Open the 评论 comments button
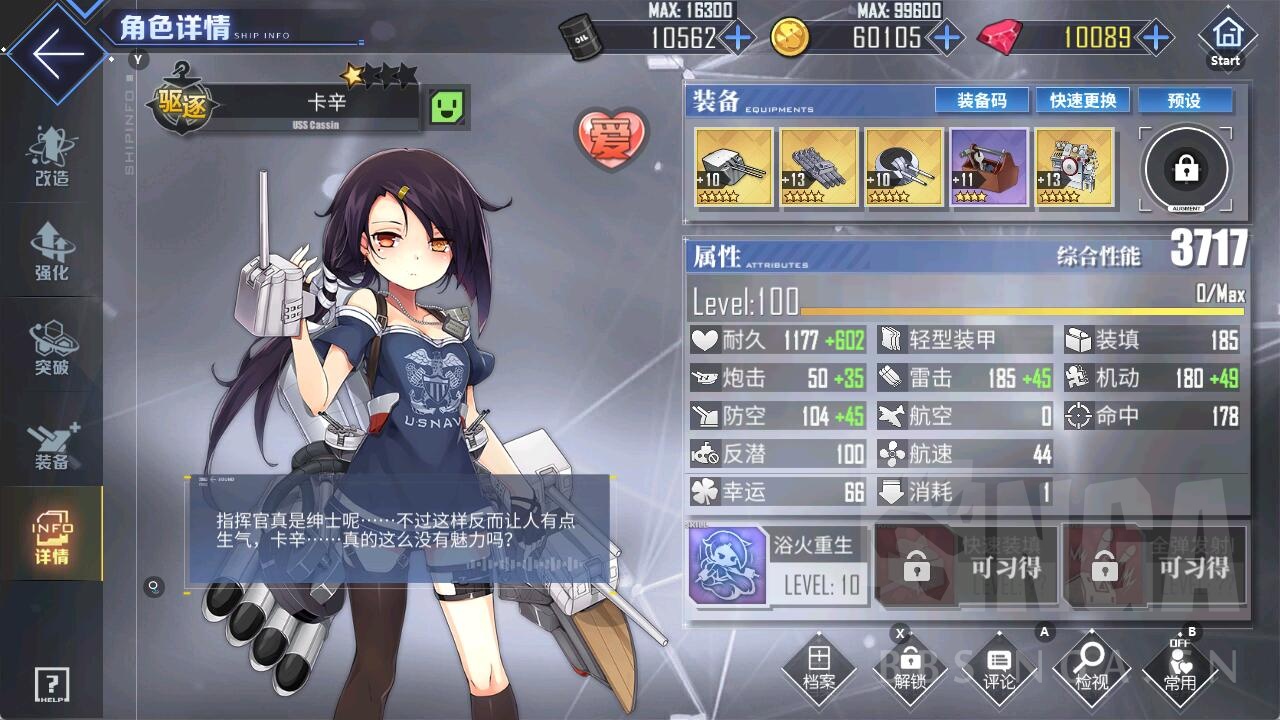Image resolution: width=1280 pixels, height=720 pixels. click(x=998, y=668)
